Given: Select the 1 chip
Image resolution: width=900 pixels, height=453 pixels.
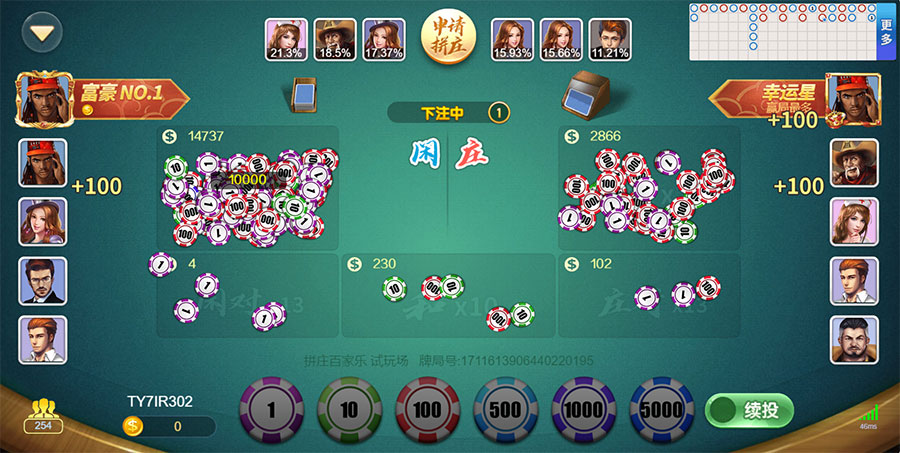Looking at the screenshot, I should pos(271,410).
